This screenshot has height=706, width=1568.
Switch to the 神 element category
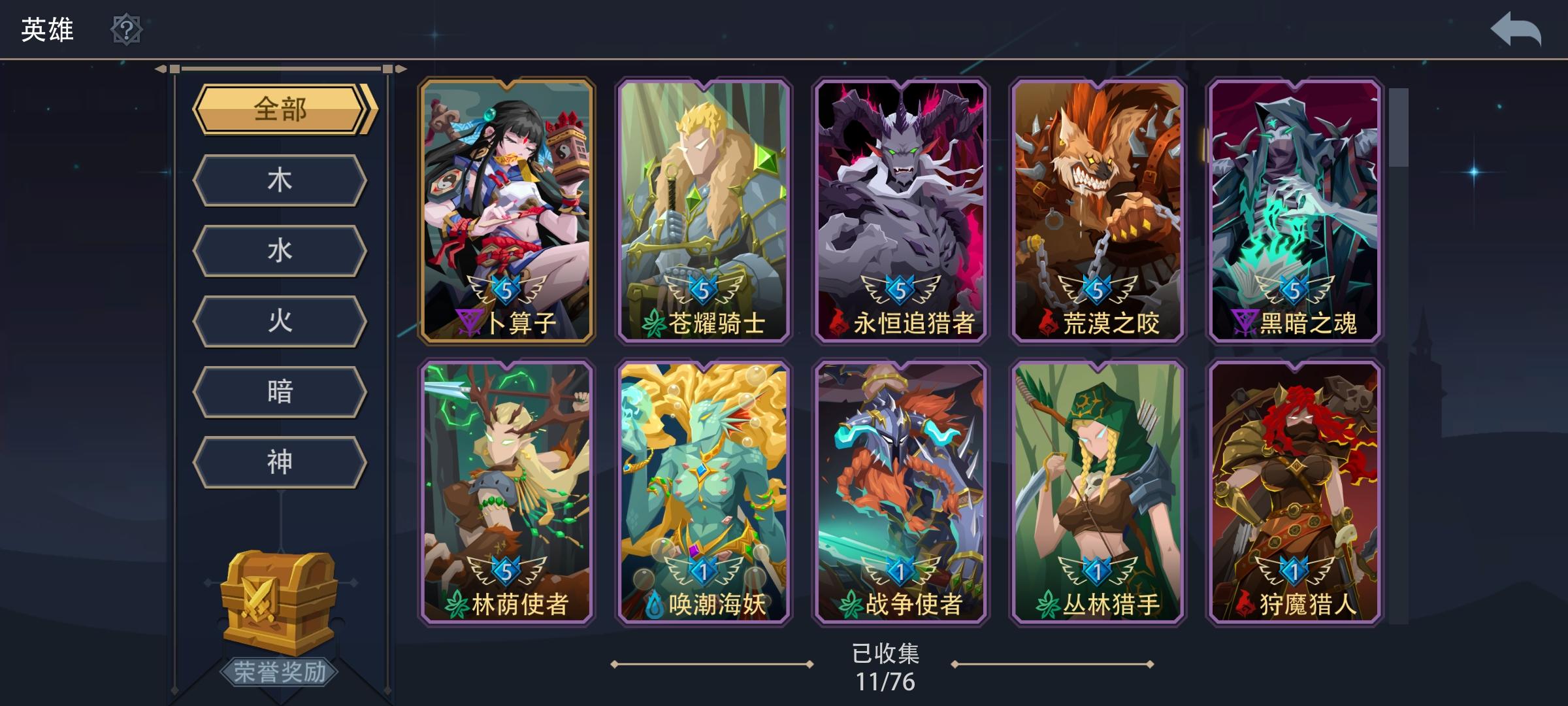281,462
